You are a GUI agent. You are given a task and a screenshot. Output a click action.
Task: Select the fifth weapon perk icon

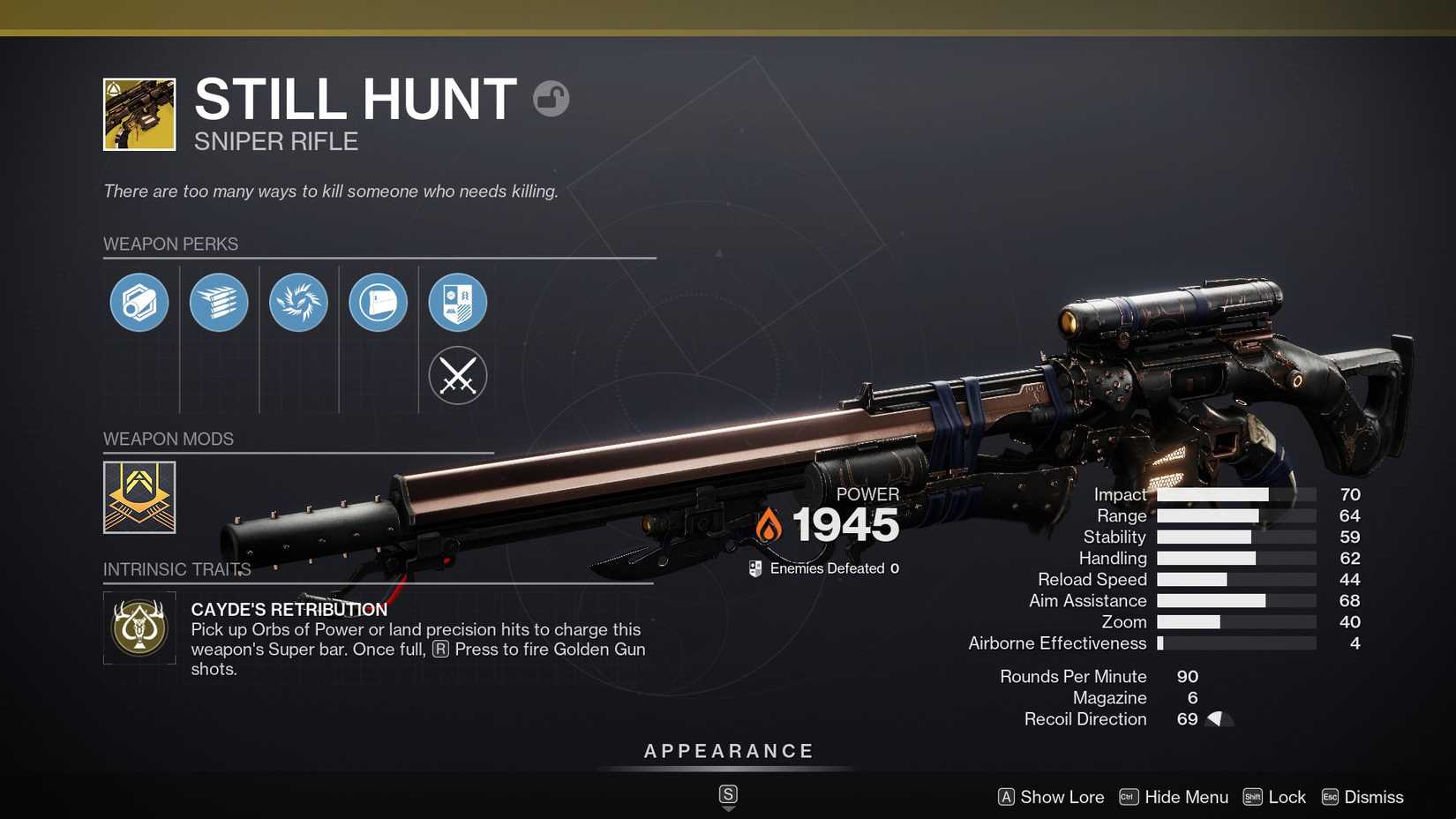(457, 302)
